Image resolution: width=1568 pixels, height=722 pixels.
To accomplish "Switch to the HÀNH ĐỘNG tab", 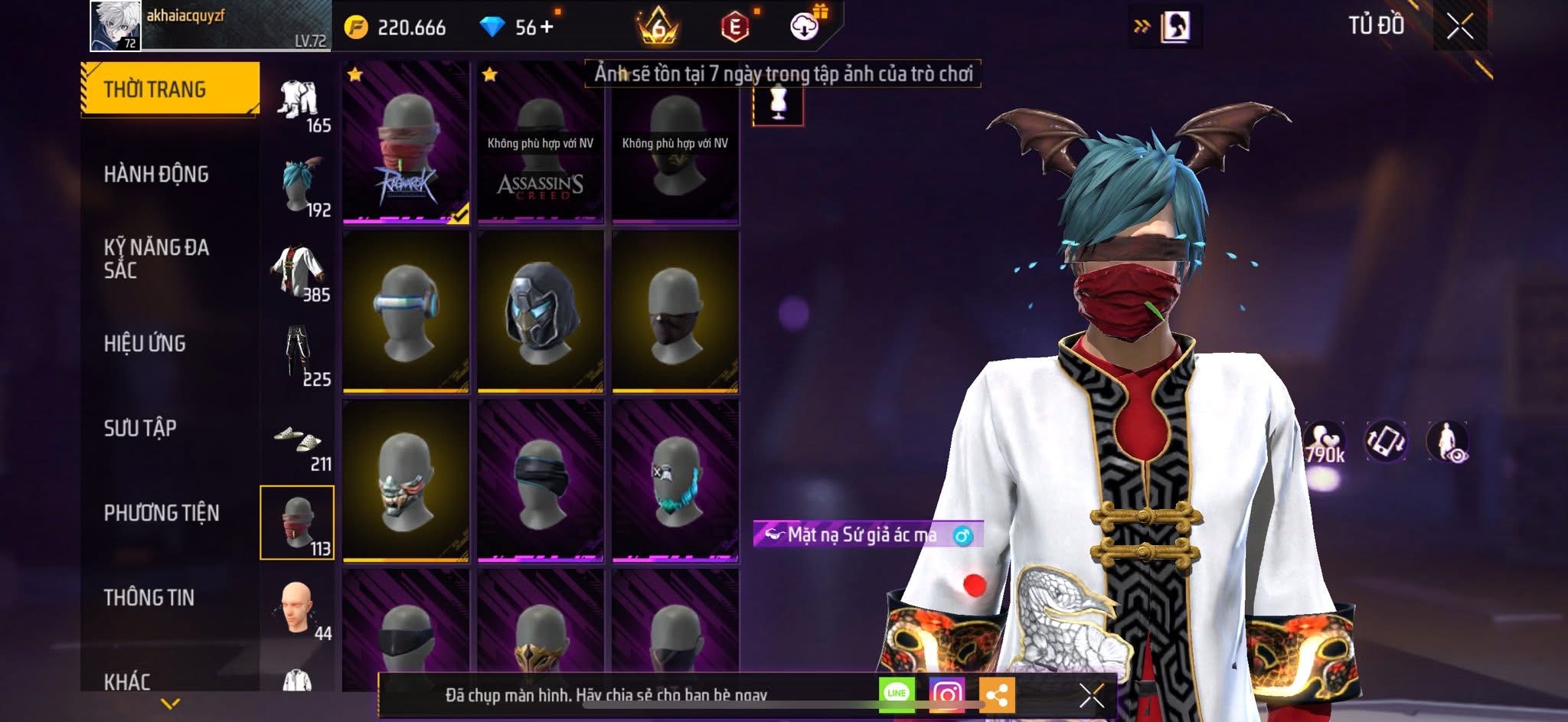I will pos(156,175).
